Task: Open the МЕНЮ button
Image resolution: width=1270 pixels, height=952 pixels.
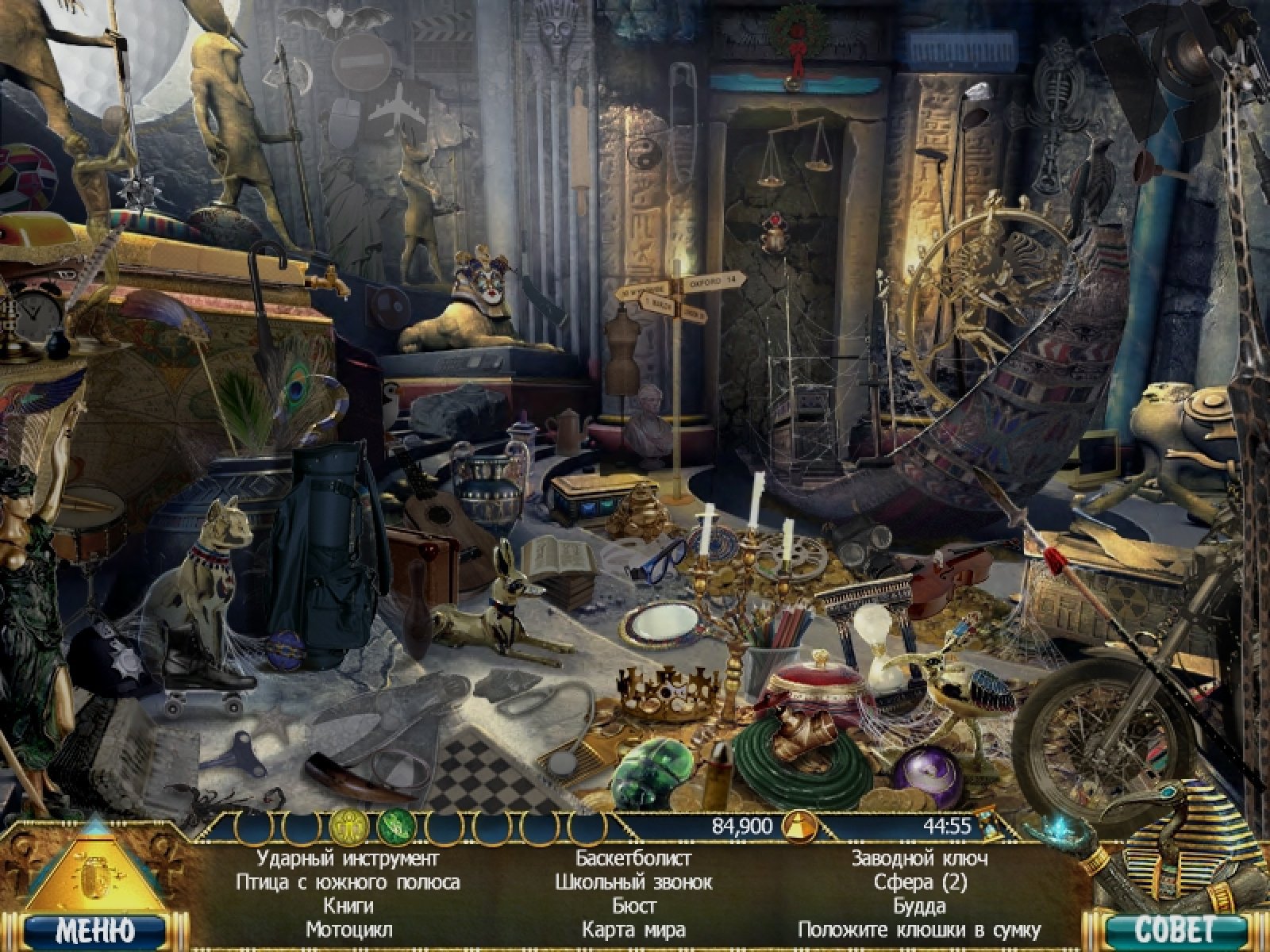Action: (x=95, y=929)
